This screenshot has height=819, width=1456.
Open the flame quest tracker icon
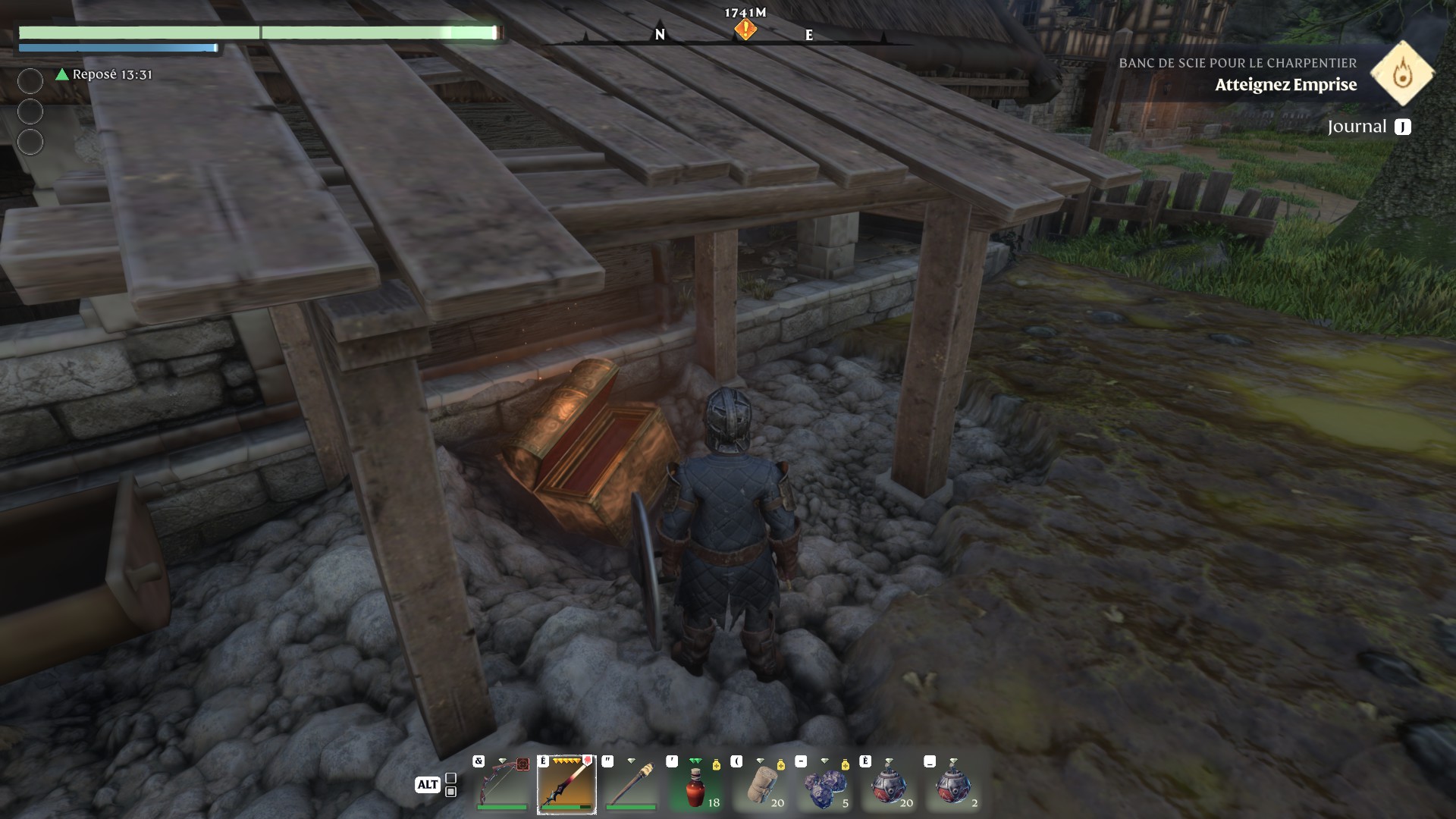coord(1402,74)
